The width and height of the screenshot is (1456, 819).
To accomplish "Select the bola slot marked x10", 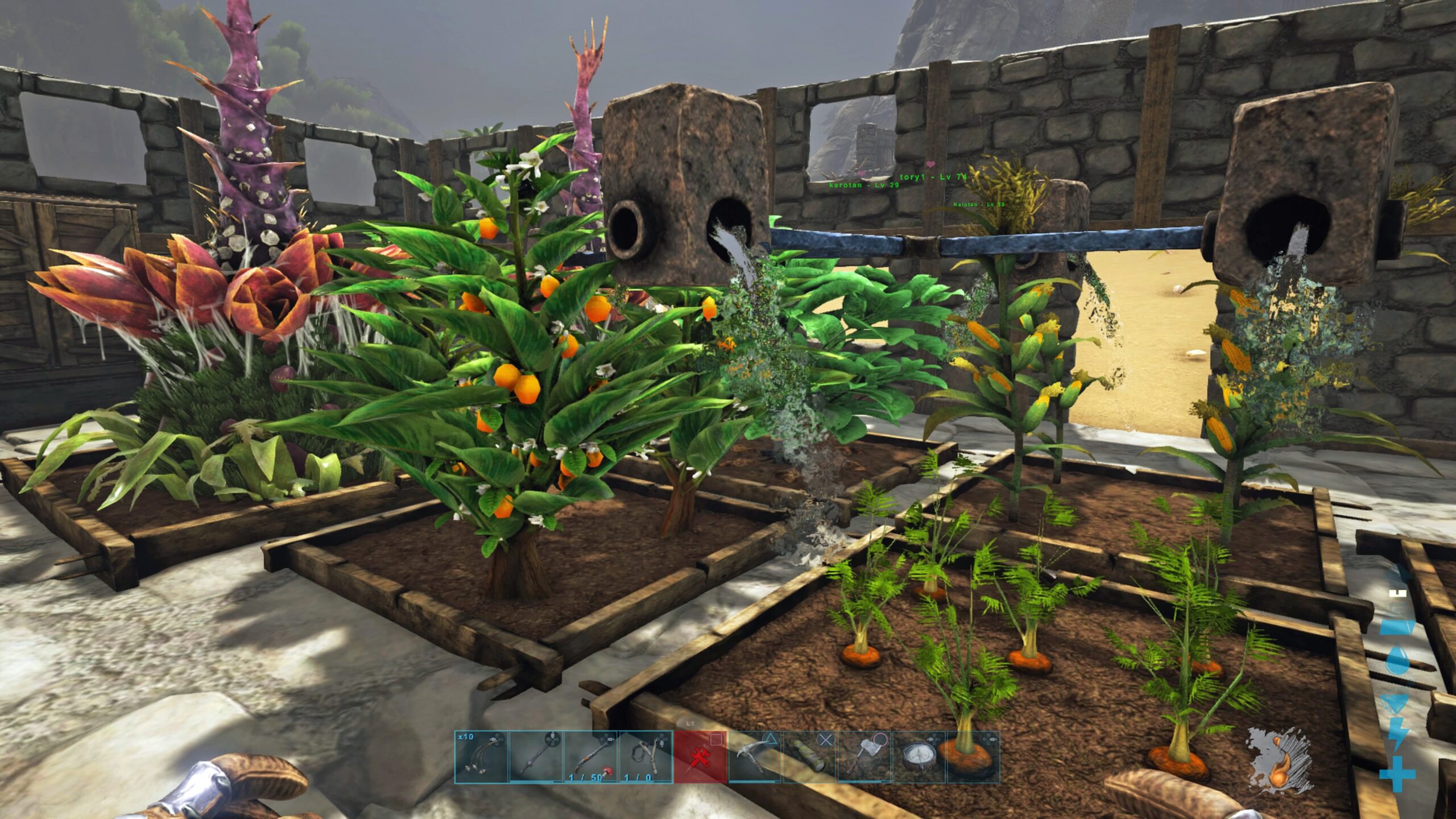I will [481, 757].
